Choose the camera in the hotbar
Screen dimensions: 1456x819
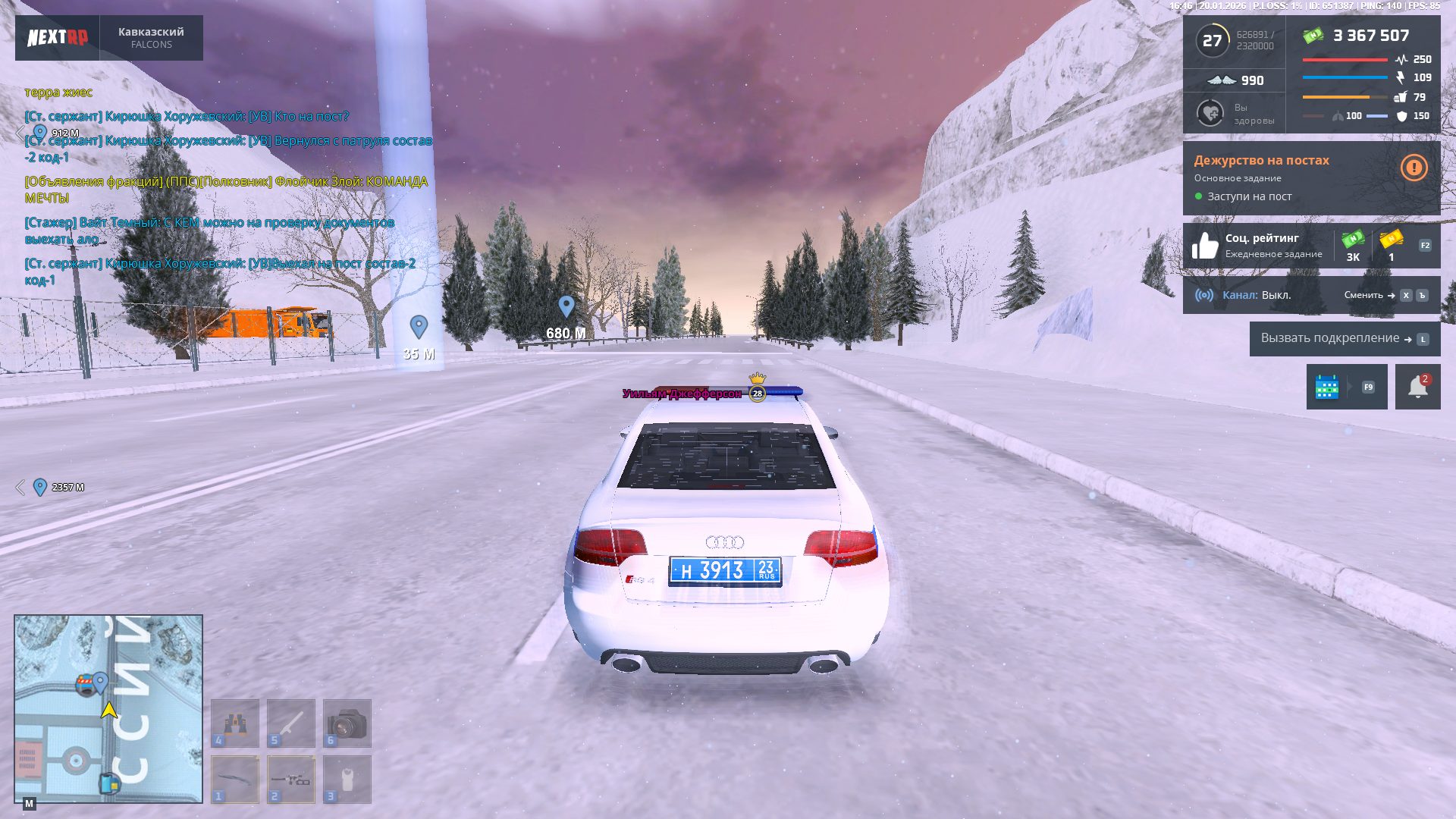[x=347, y=723]
